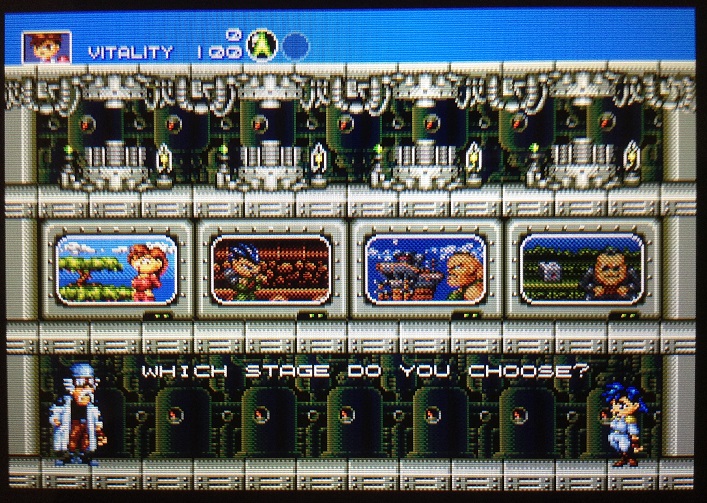Click the empty blue weapon slot

click(x=294, y=46)
